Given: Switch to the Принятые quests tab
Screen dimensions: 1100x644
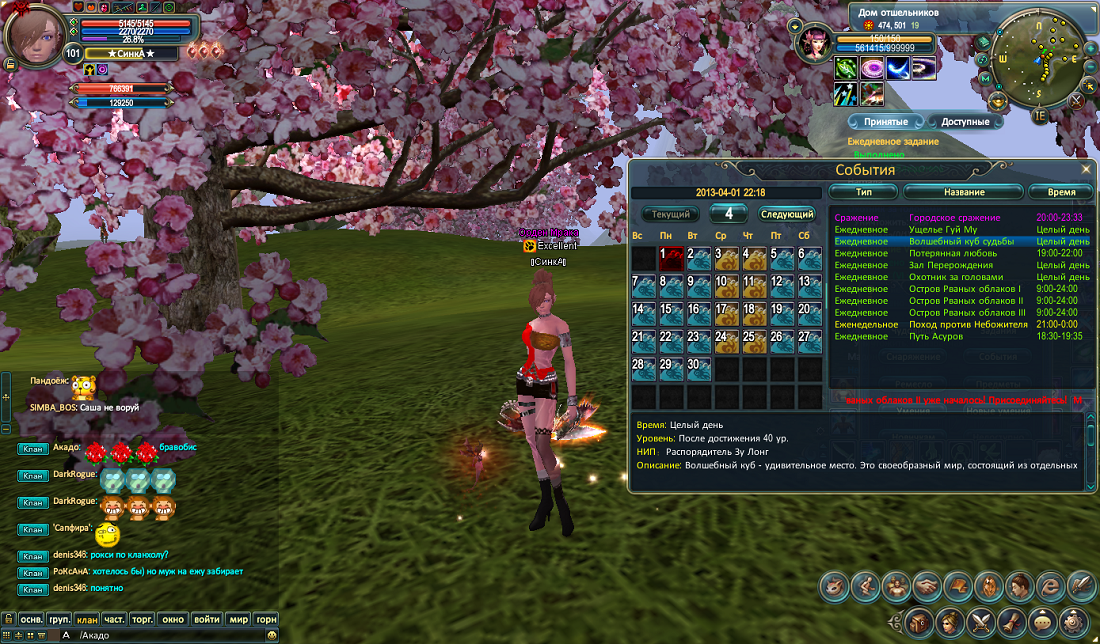Looking at the screenshot, I should tap(885, 122).
